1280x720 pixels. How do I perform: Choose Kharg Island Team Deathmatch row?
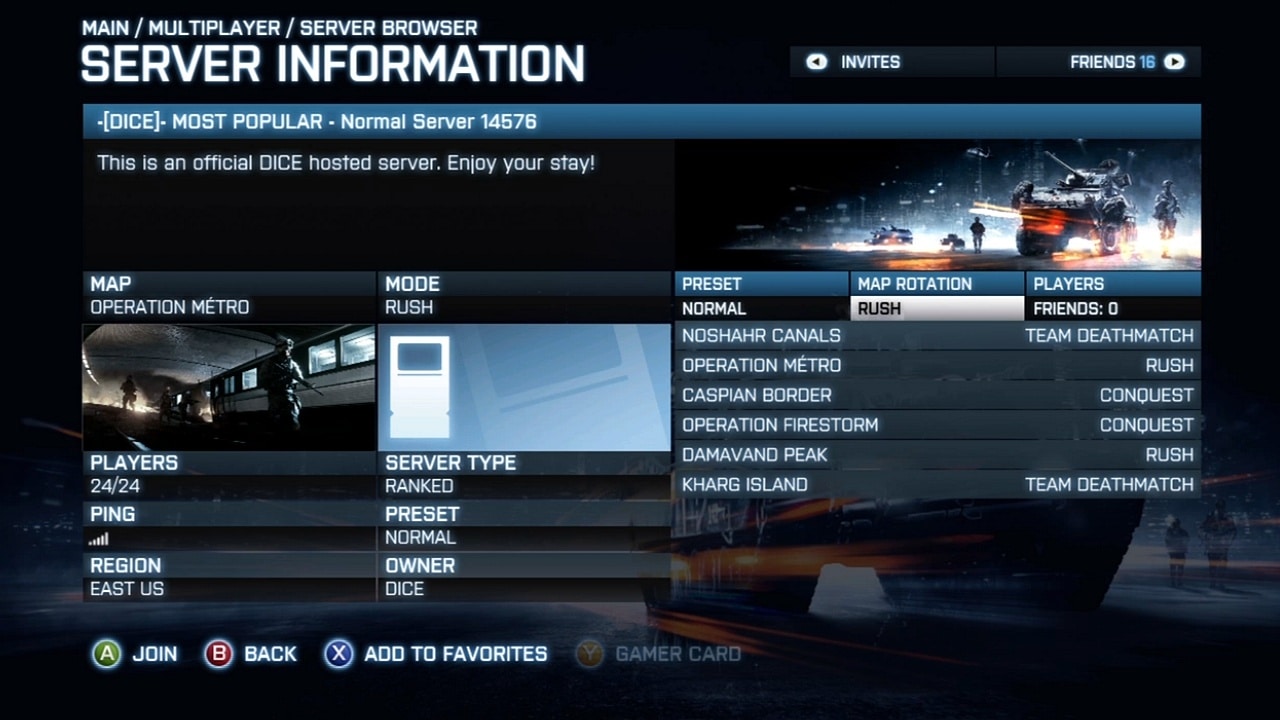click(938, 485)
